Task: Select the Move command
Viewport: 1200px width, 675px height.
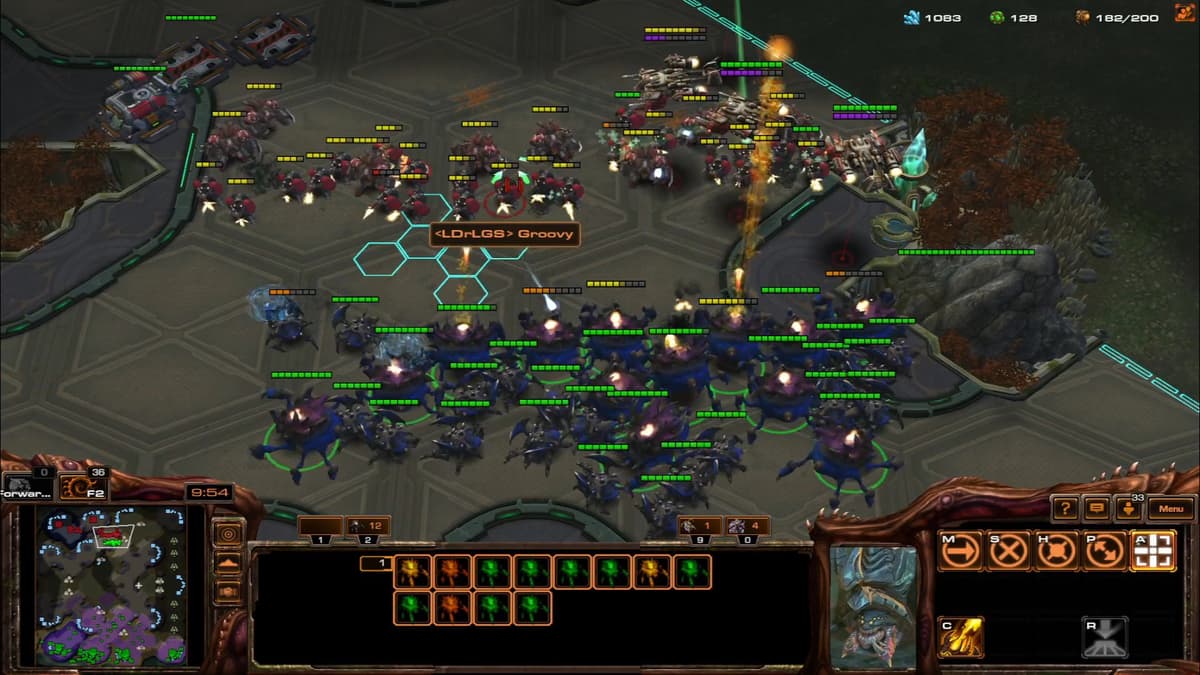Action: [x=960, y=551]
